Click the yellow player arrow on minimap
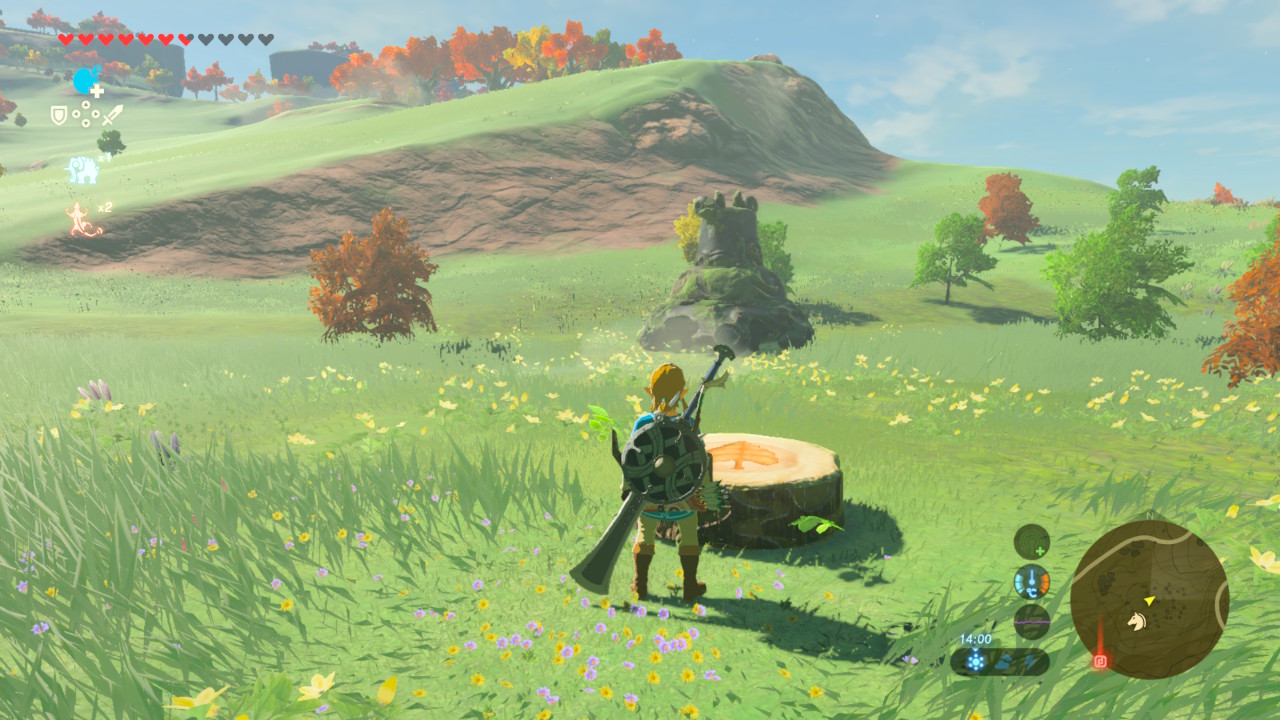Screen dimensions: 1280x720 1150,600
